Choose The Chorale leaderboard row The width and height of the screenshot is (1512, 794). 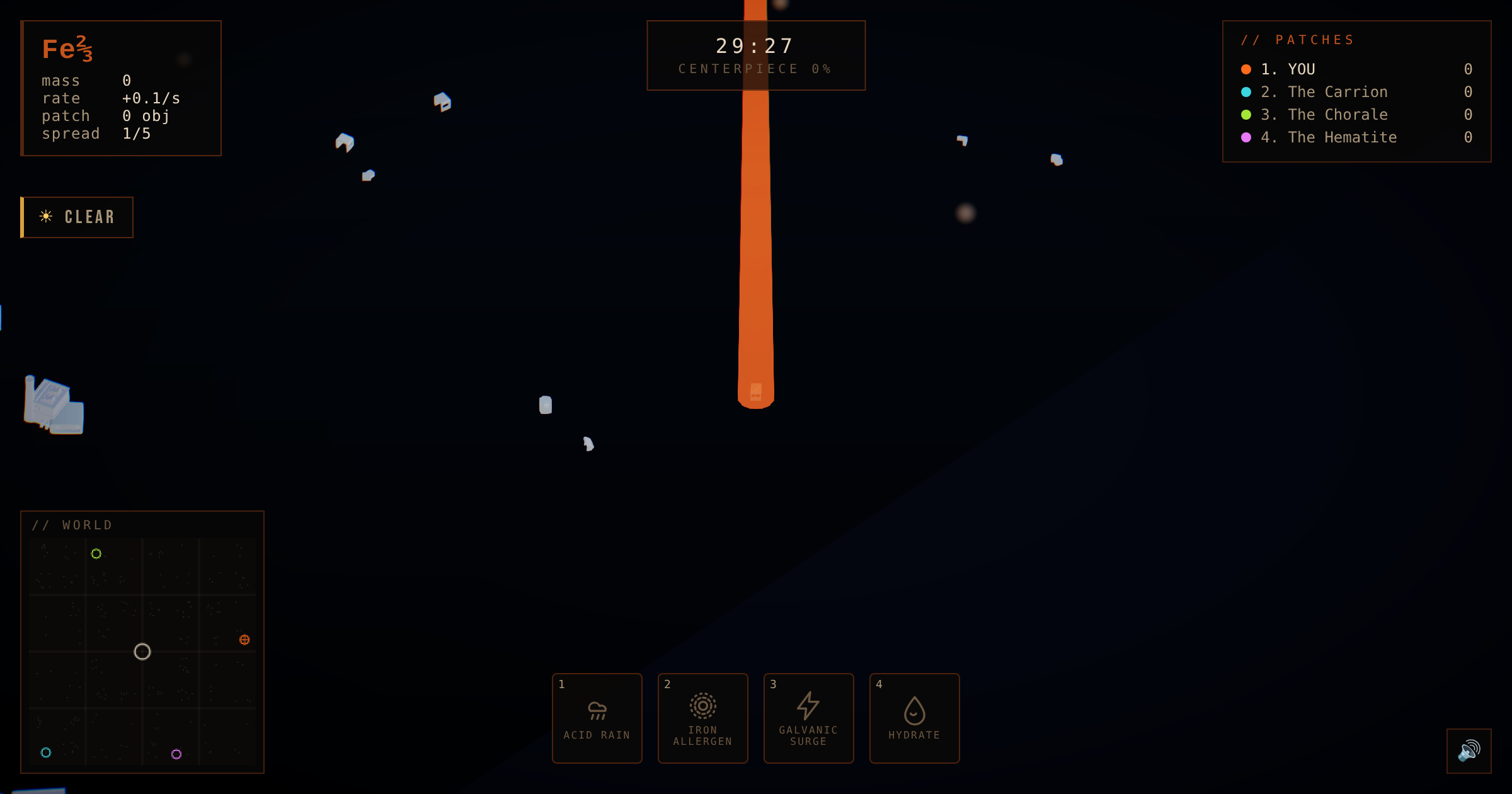point(1336,115)
